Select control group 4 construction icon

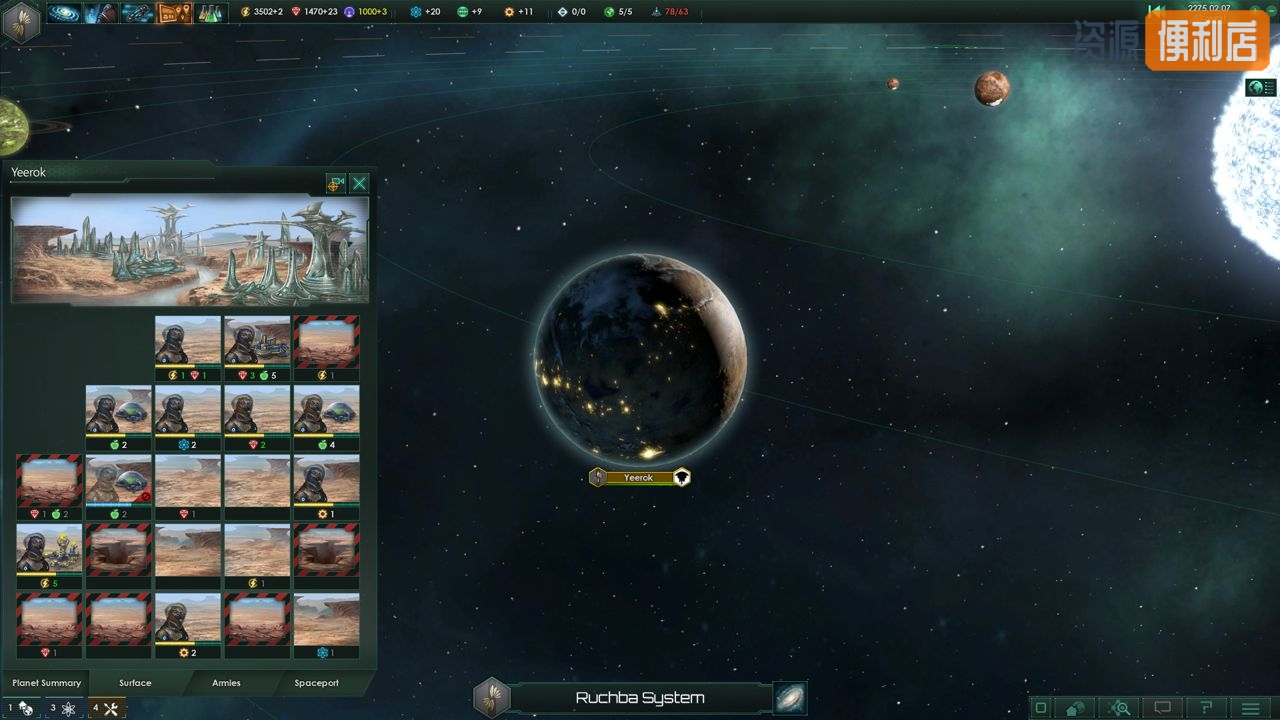(105, 708)
